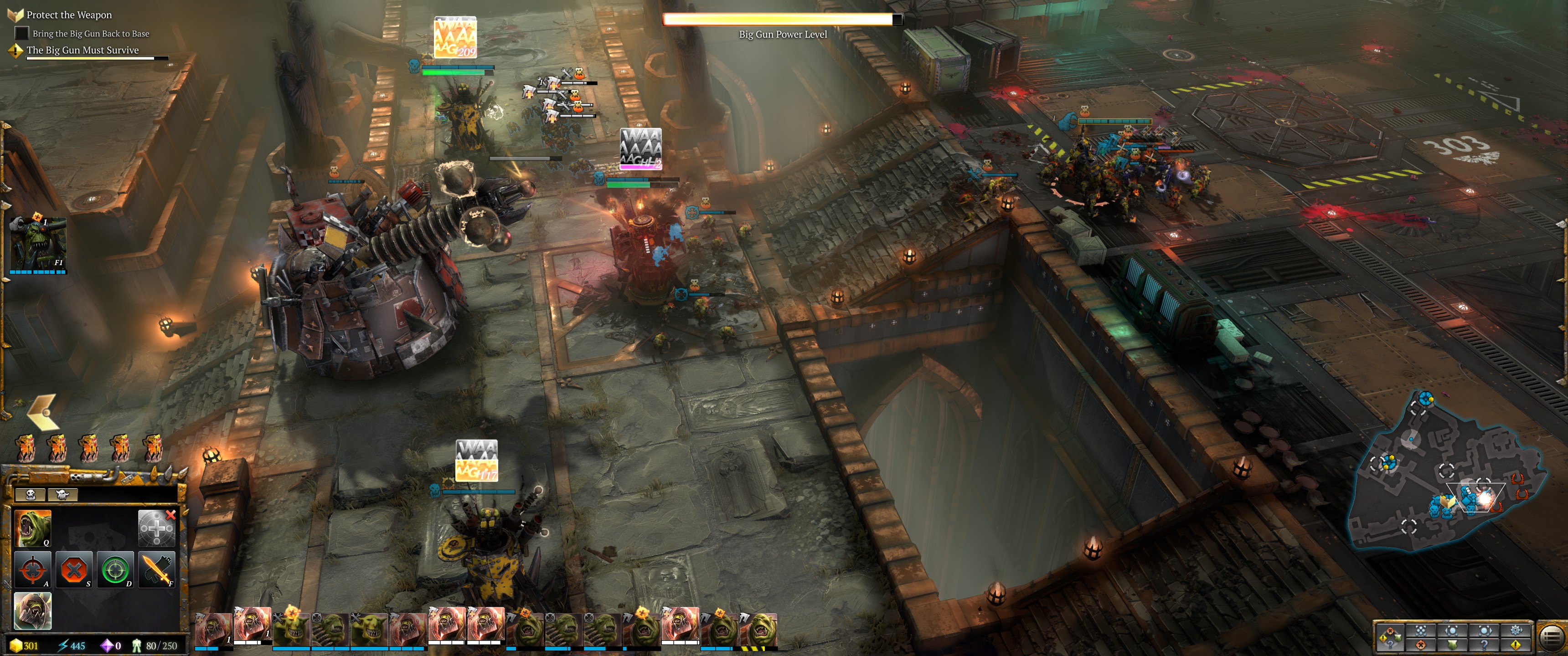The image size is (1568, 656).
Task: Select the ork hero portrait F1
Action: (38, 243)
